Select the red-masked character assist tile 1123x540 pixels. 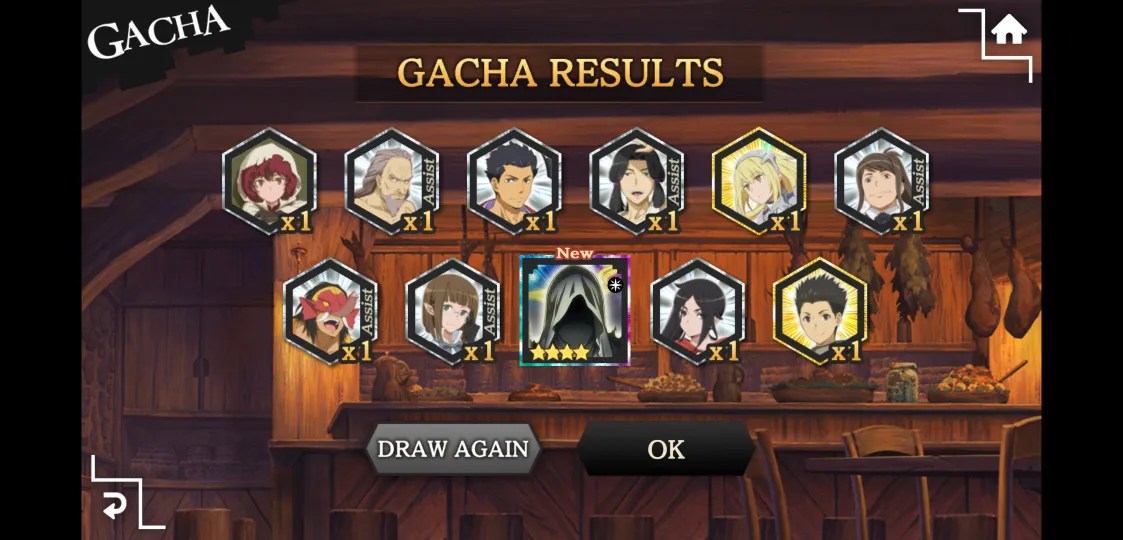[330, 311]
